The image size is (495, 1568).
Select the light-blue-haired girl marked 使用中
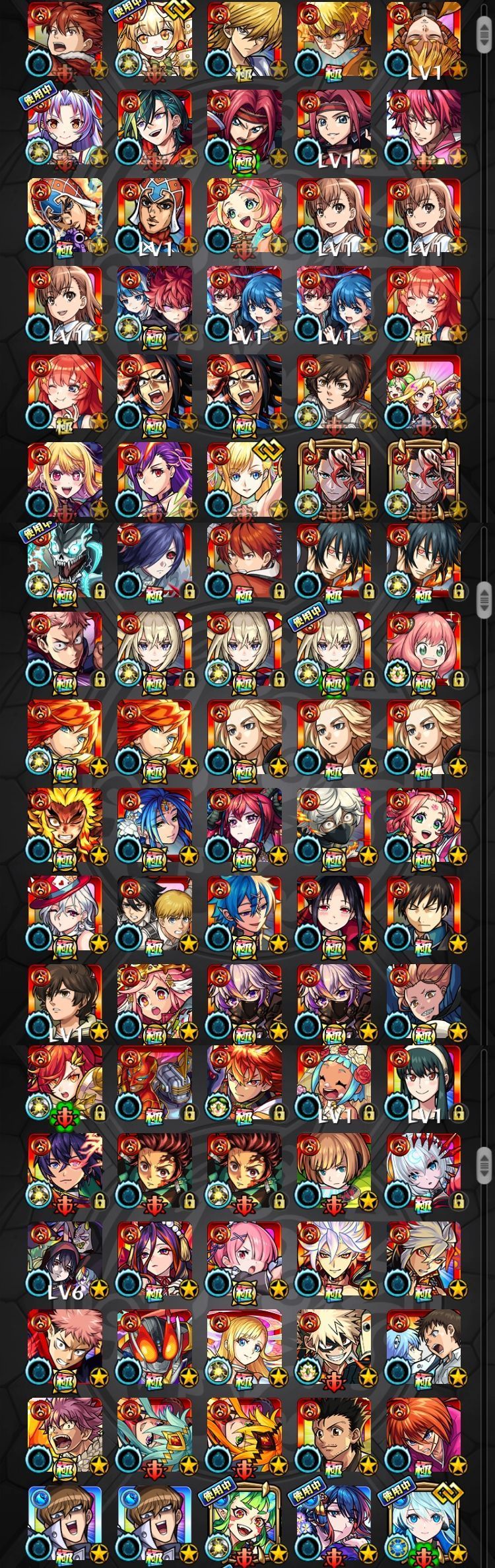coord(424,1531)
